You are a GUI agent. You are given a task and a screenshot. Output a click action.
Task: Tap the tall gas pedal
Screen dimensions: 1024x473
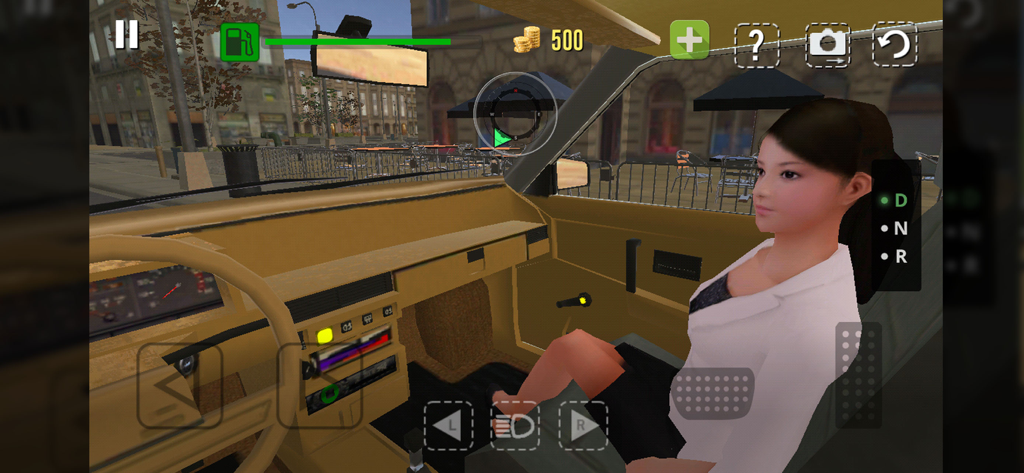[x=858, y=373]
